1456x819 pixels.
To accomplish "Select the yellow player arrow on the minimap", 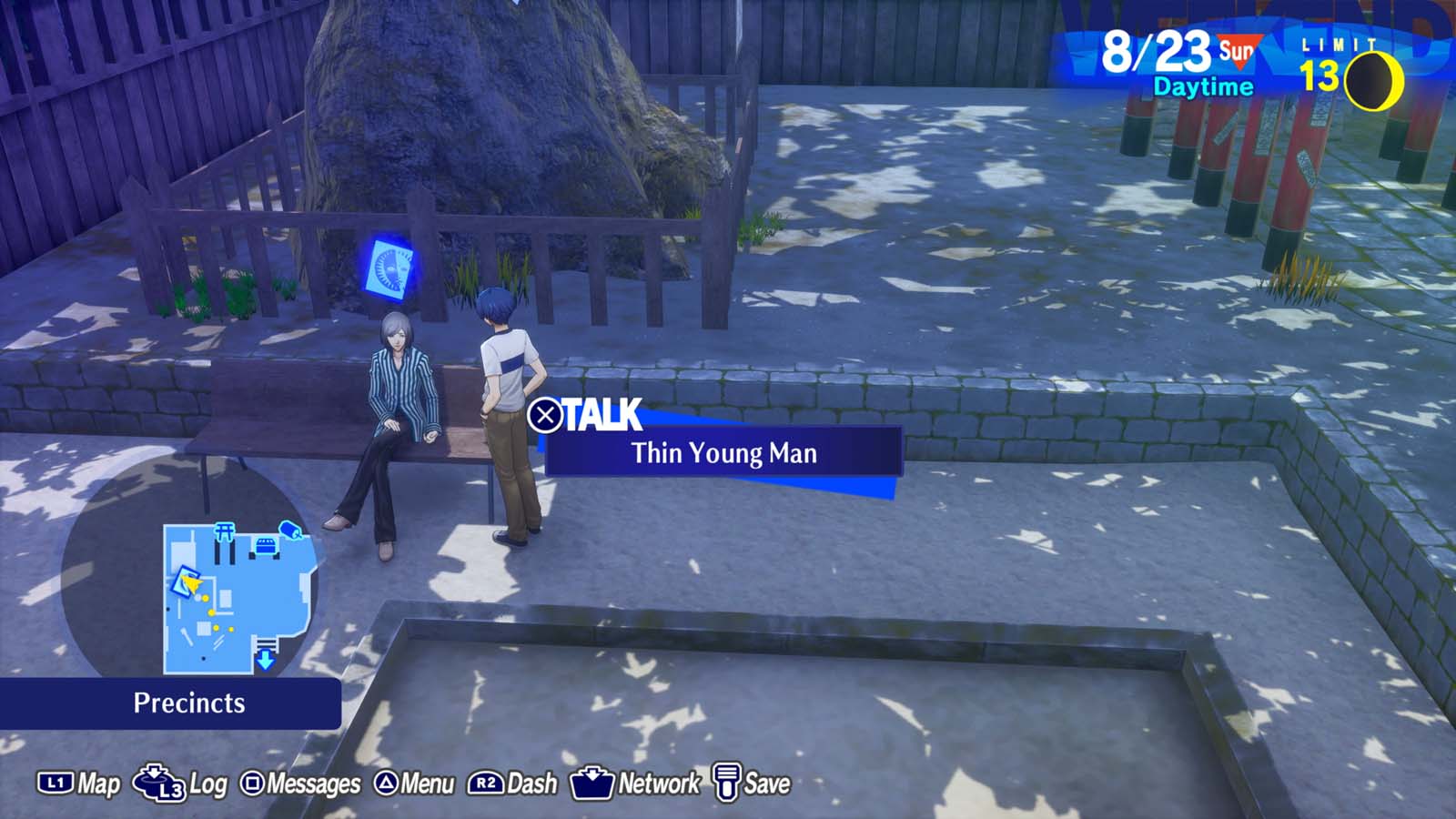I will (191, 583).
